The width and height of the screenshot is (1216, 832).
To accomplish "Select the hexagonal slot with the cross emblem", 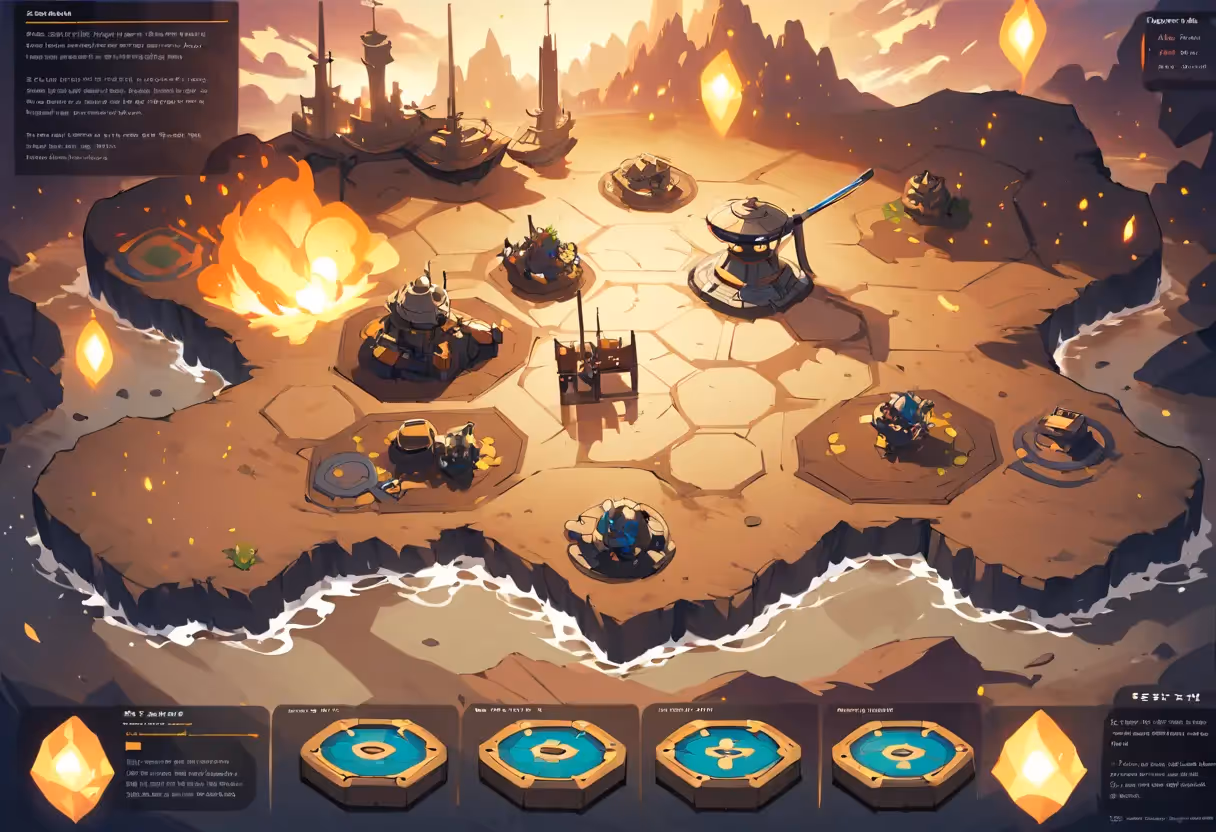I will click(727, 750).
